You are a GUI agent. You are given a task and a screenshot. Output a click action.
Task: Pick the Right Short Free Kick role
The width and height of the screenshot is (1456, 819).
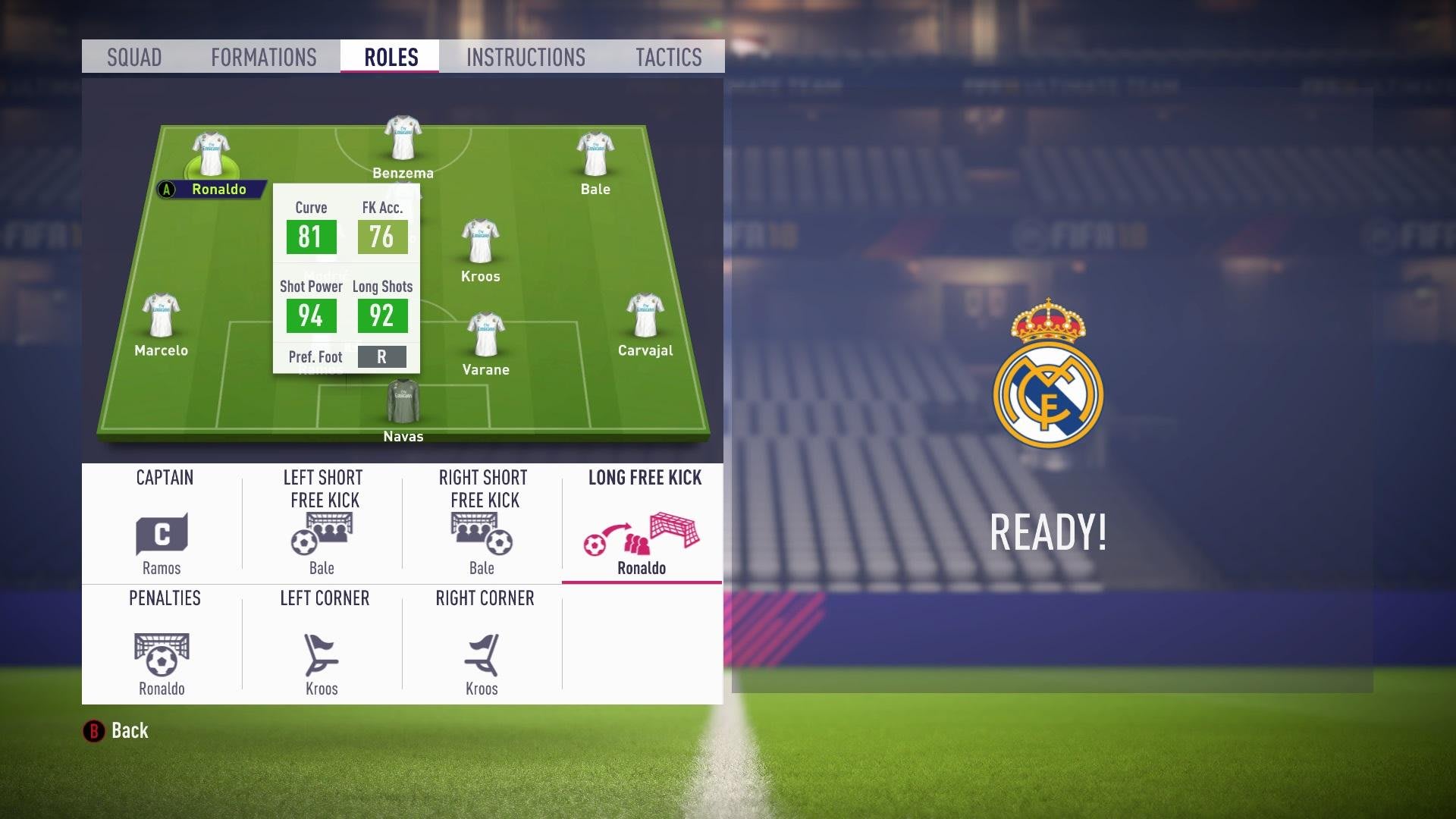coord(482,523)
